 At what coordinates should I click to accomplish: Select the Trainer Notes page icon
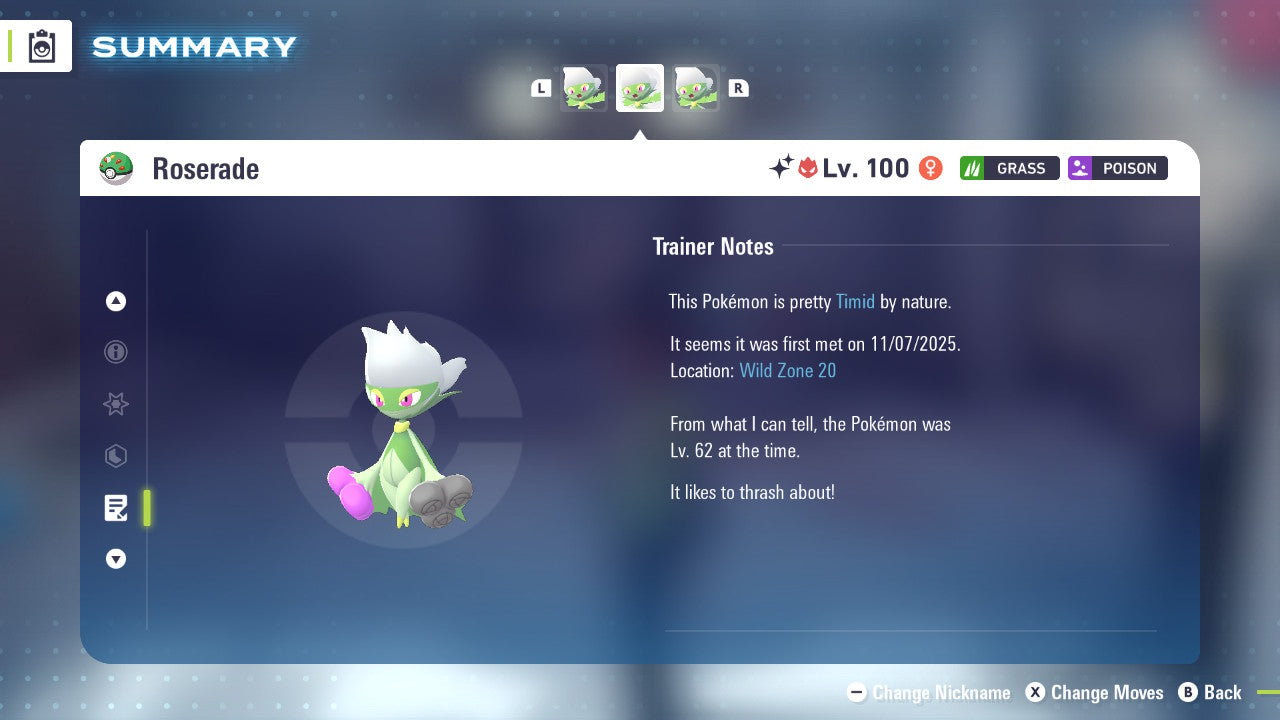pyautogui.click(x=116, y=508)
